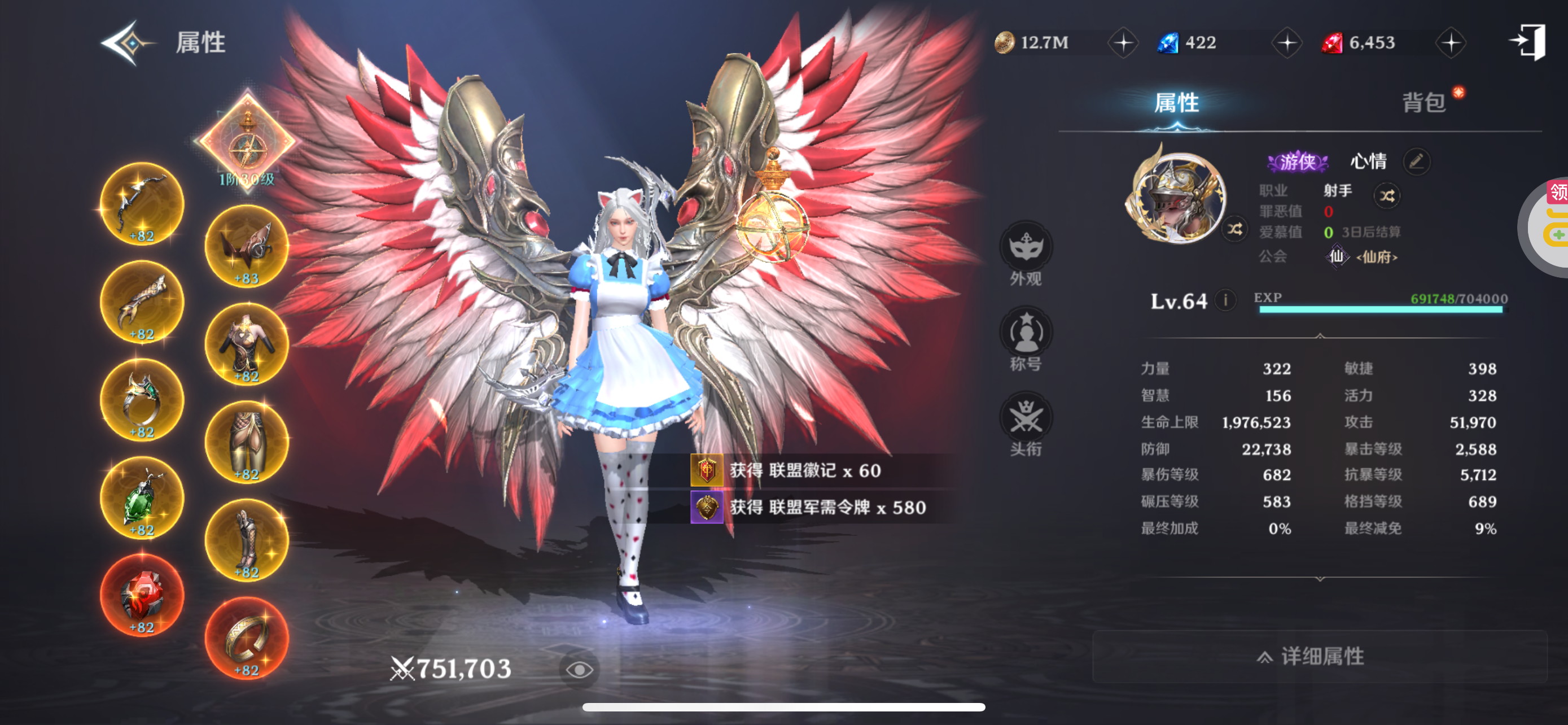Switch class using the shuffle icon beside 射手
1568x725 pixels.
pyautogui.click(x=1387, y=195)
